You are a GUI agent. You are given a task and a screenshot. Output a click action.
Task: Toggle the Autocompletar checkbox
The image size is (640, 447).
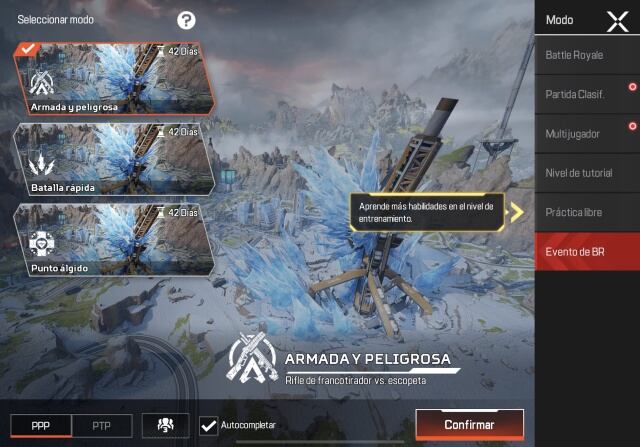click(209, 426)
